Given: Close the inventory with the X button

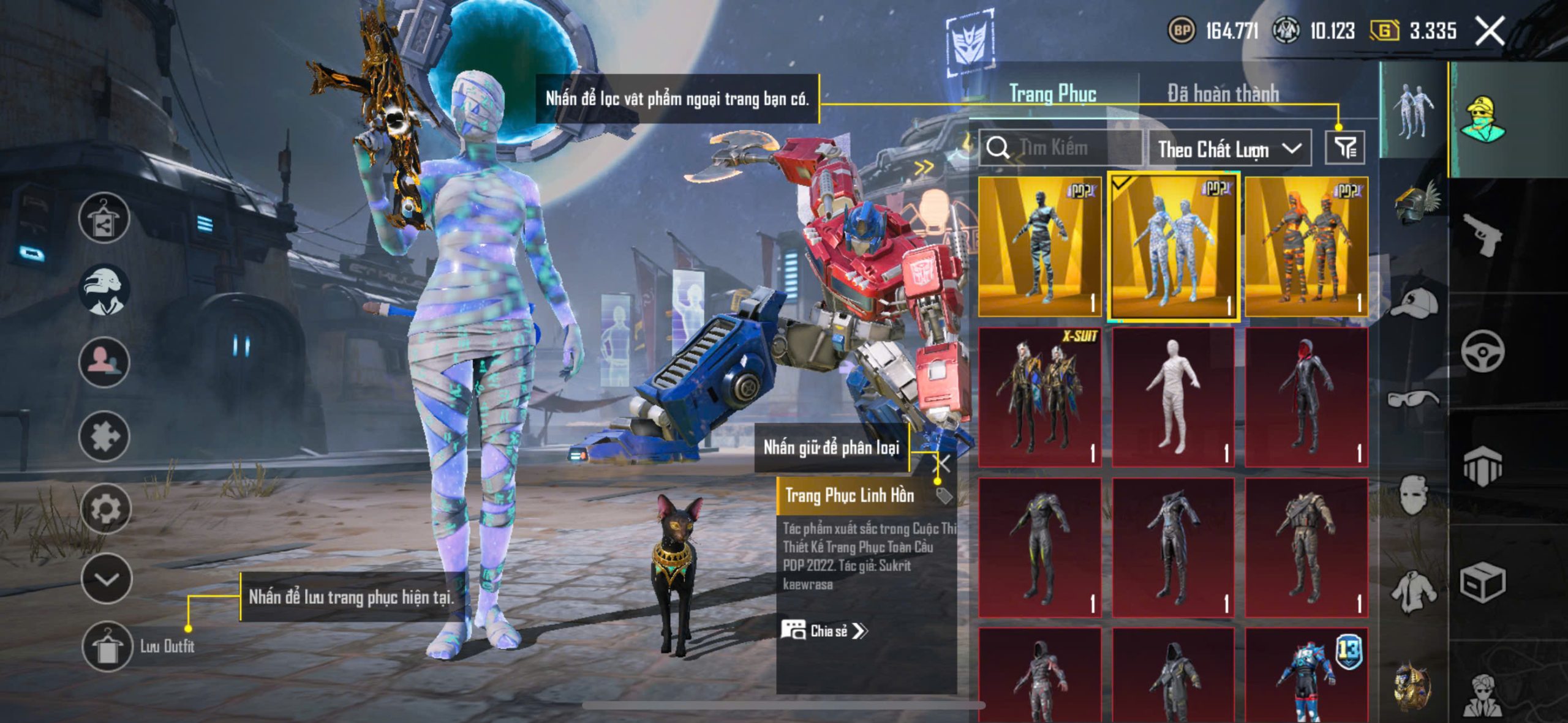Looking at the screenshot, I should tap(1490, 31).
